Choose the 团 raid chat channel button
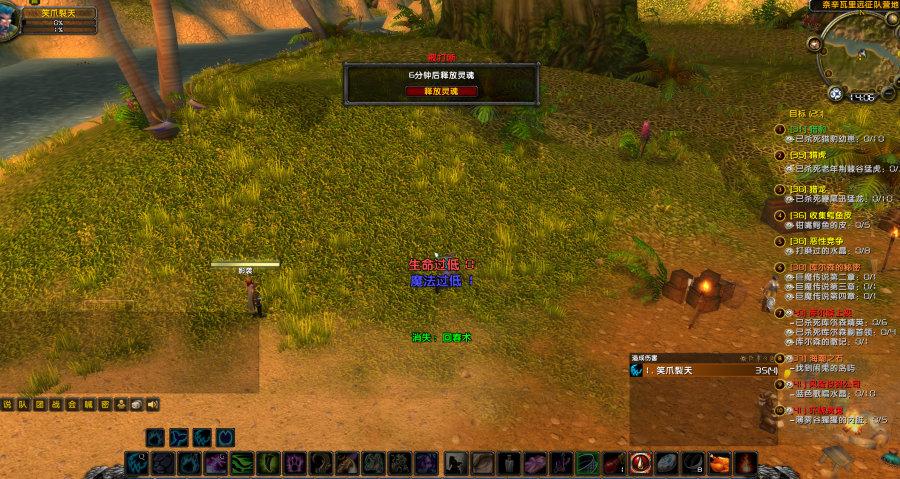The width and height of the screenshot is (900, 479). pyautogui.click(x=40, y=405)
